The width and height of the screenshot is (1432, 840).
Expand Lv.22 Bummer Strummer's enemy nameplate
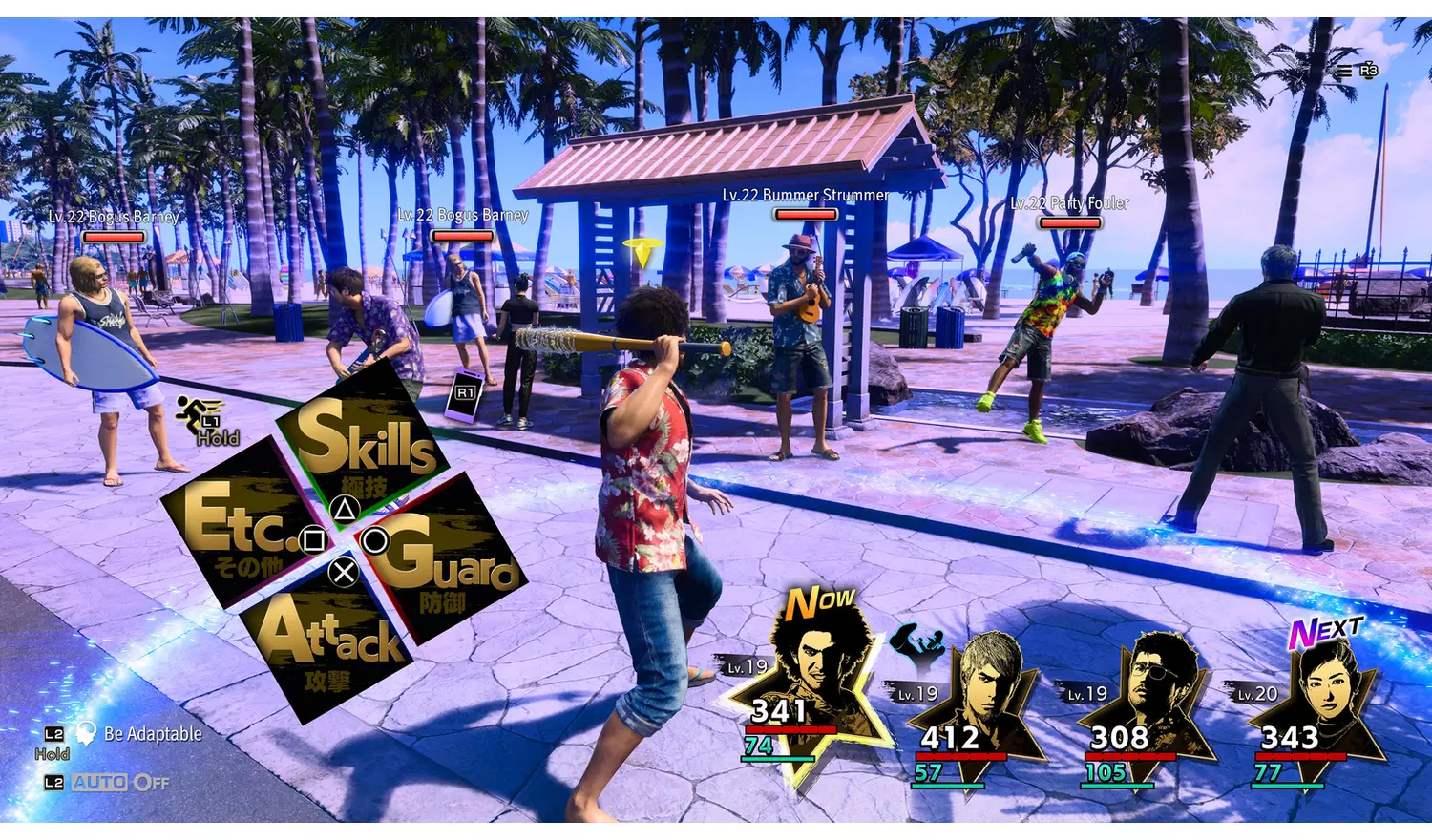pos(805,194)
